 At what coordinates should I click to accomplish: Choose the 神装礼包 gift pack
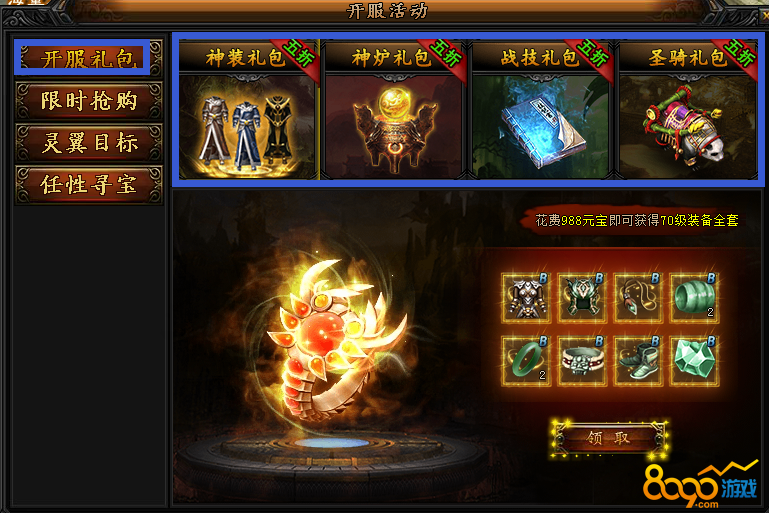(x=247, y=109)
